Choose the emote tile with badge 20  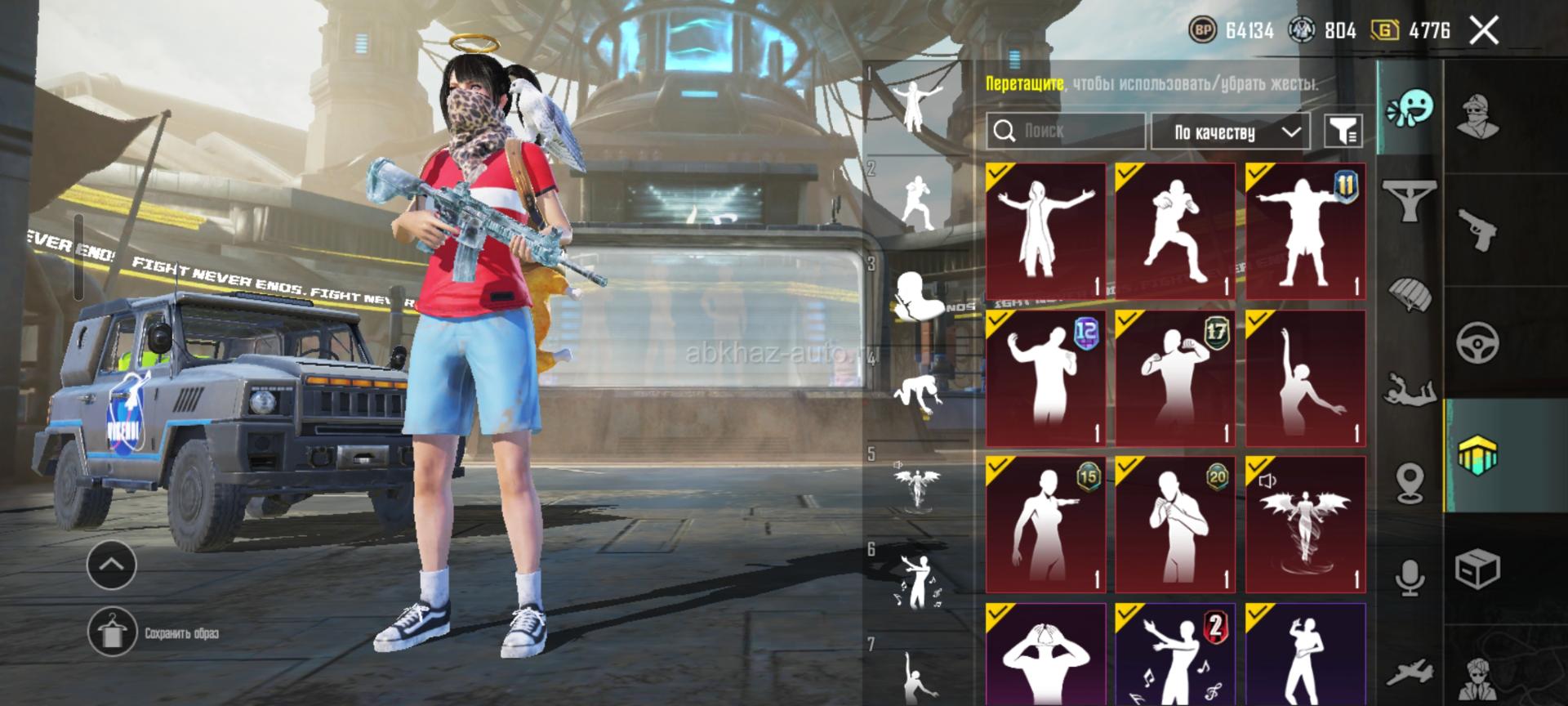(x=1175, y=525)
